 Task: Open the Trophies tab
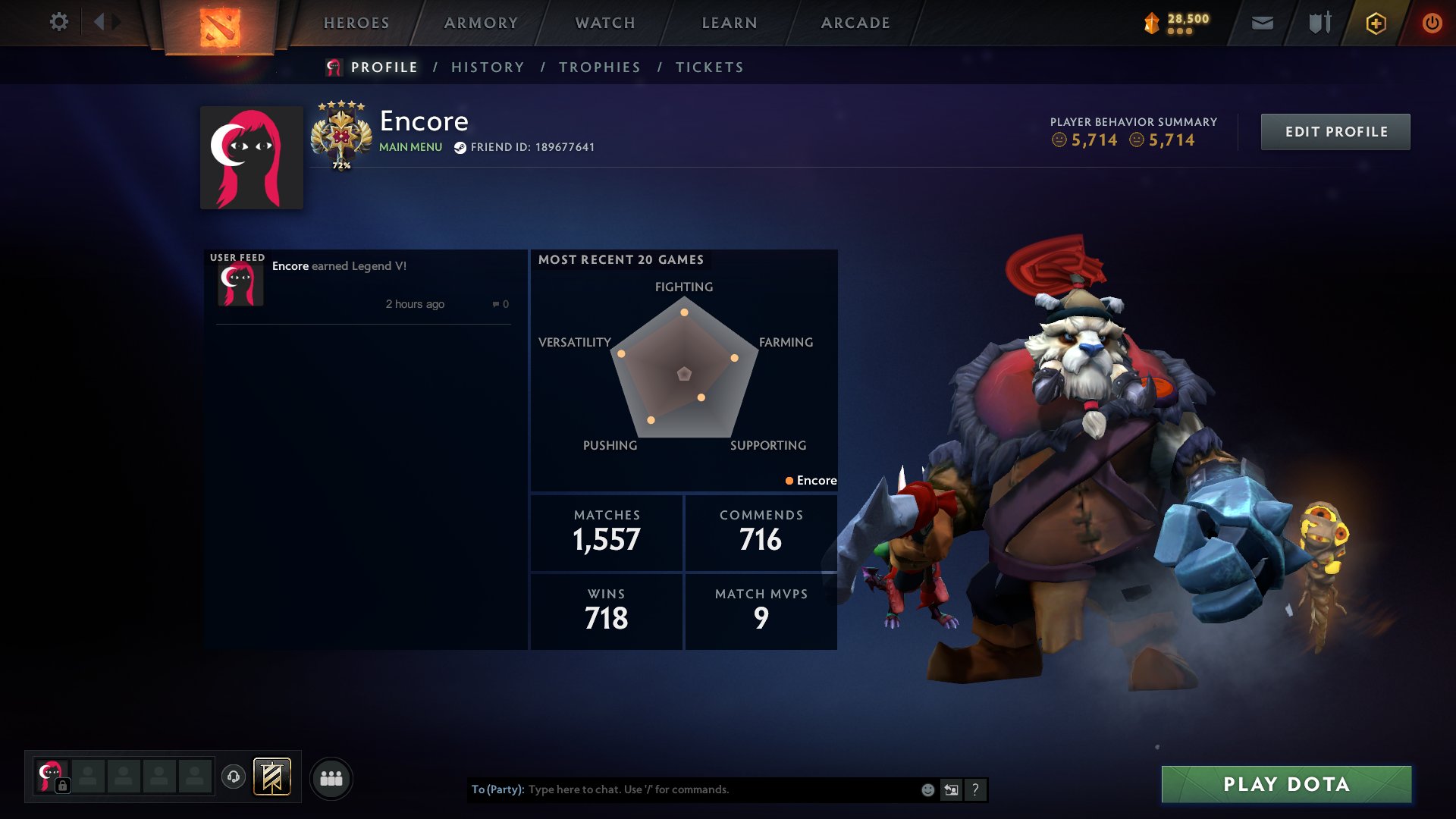(599, 67)
